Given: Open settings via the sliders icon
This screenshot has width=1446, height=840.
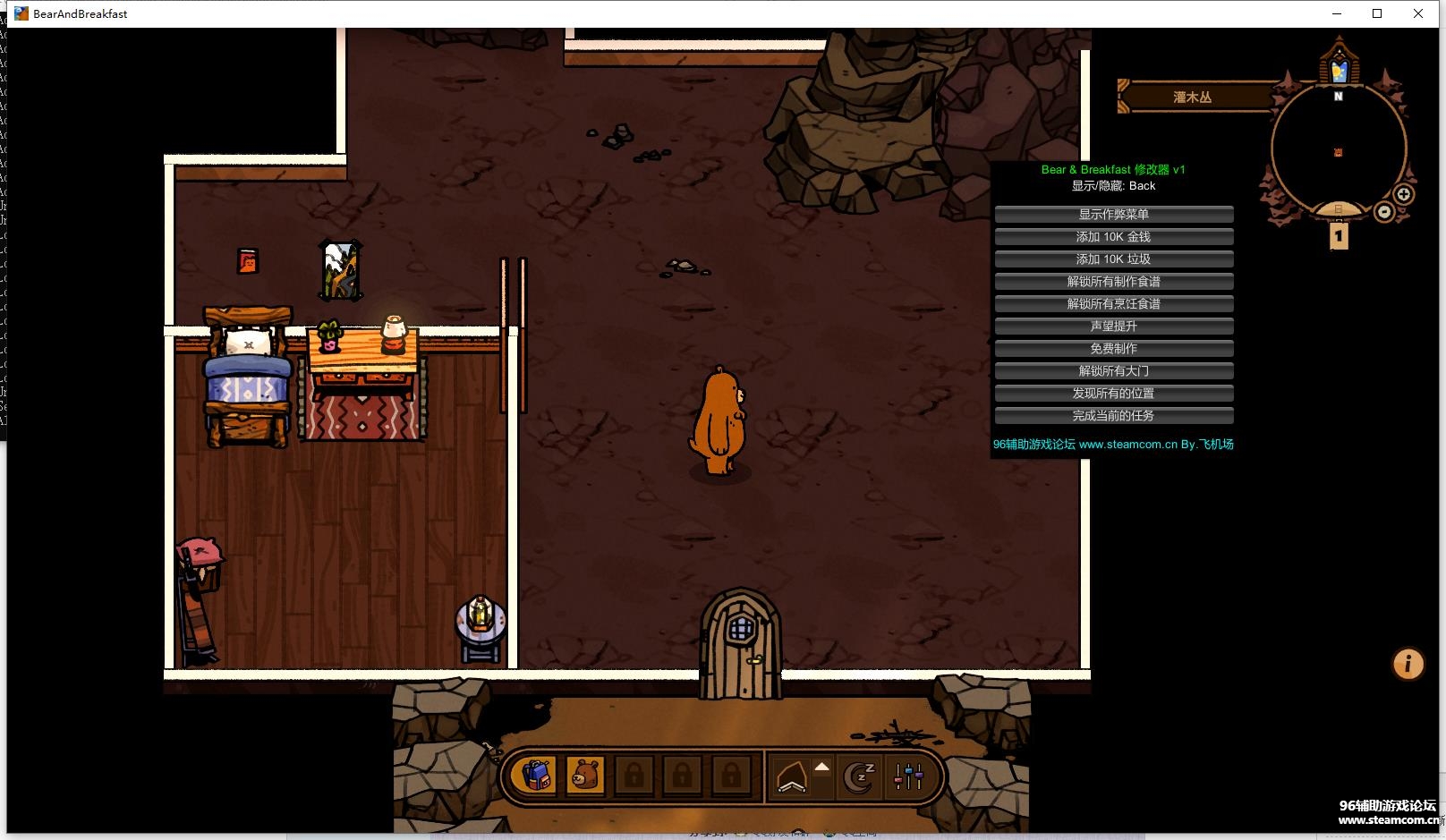Looking at the screenshot, I should (x=908, y=776).
